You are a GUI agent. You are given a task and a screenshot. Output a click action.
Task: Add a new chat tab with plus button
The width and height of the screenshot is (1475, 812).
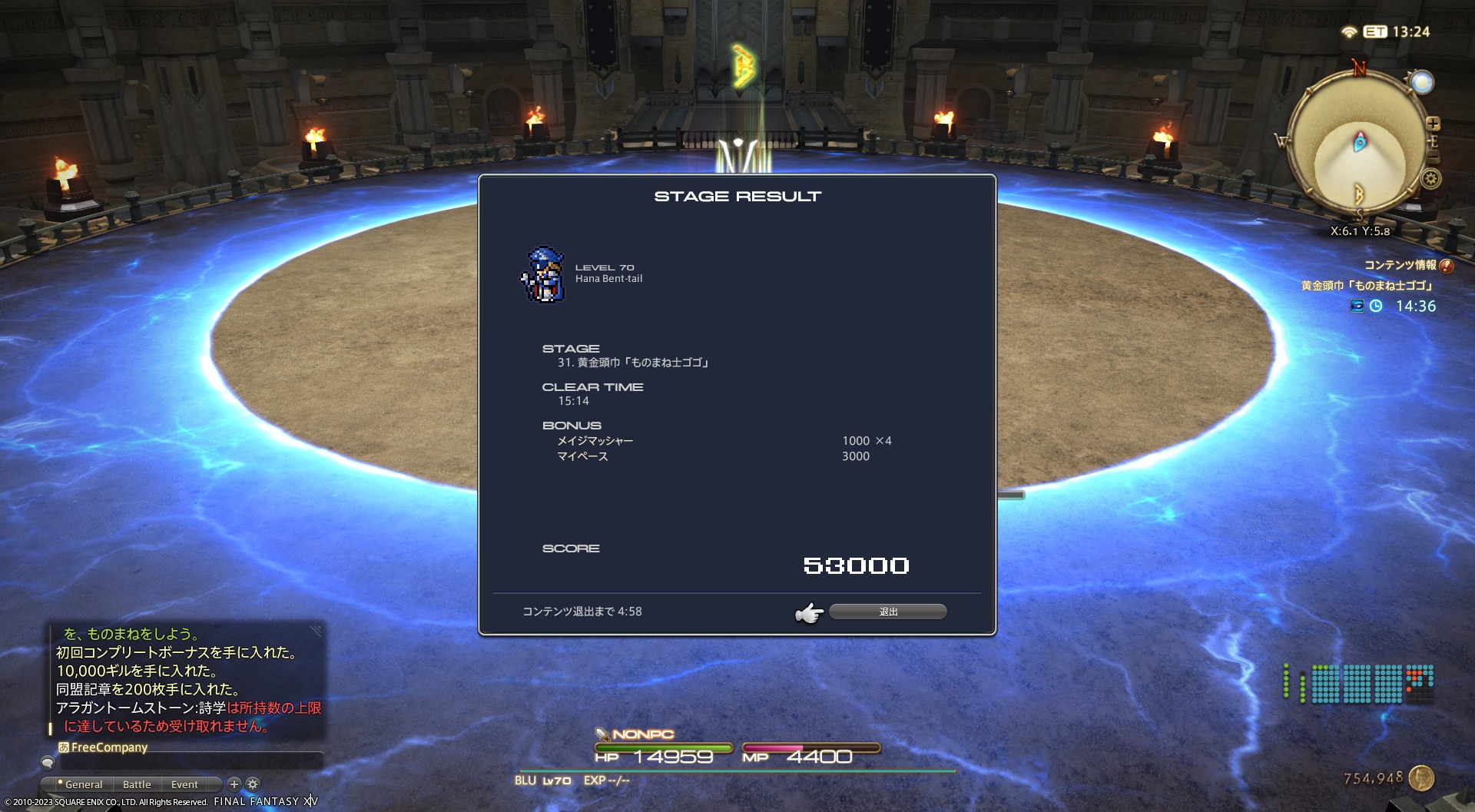pos(234,784)
